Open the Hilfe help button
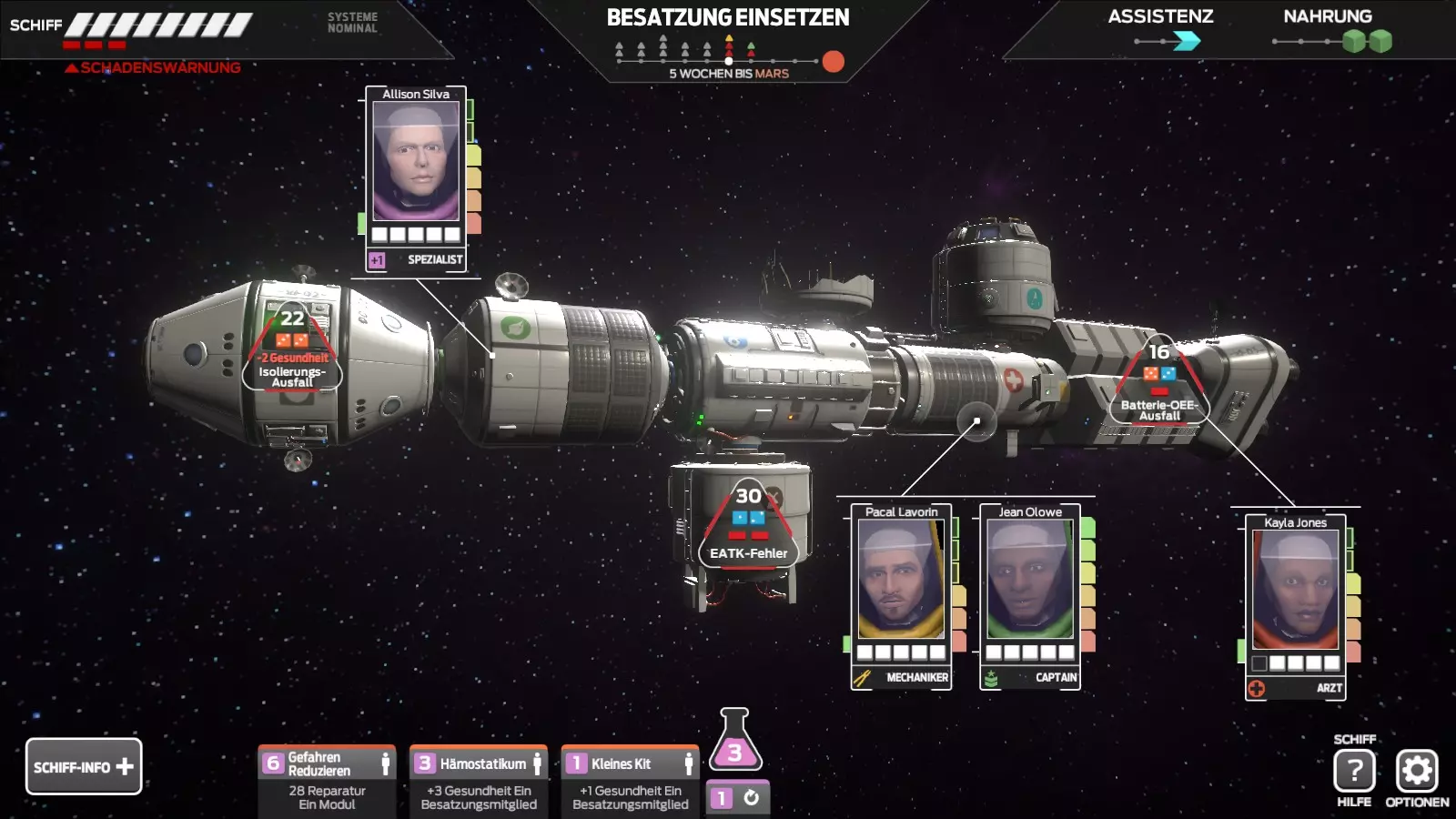The width and height of the screenshot is (1456, 819). point(1354,772)
